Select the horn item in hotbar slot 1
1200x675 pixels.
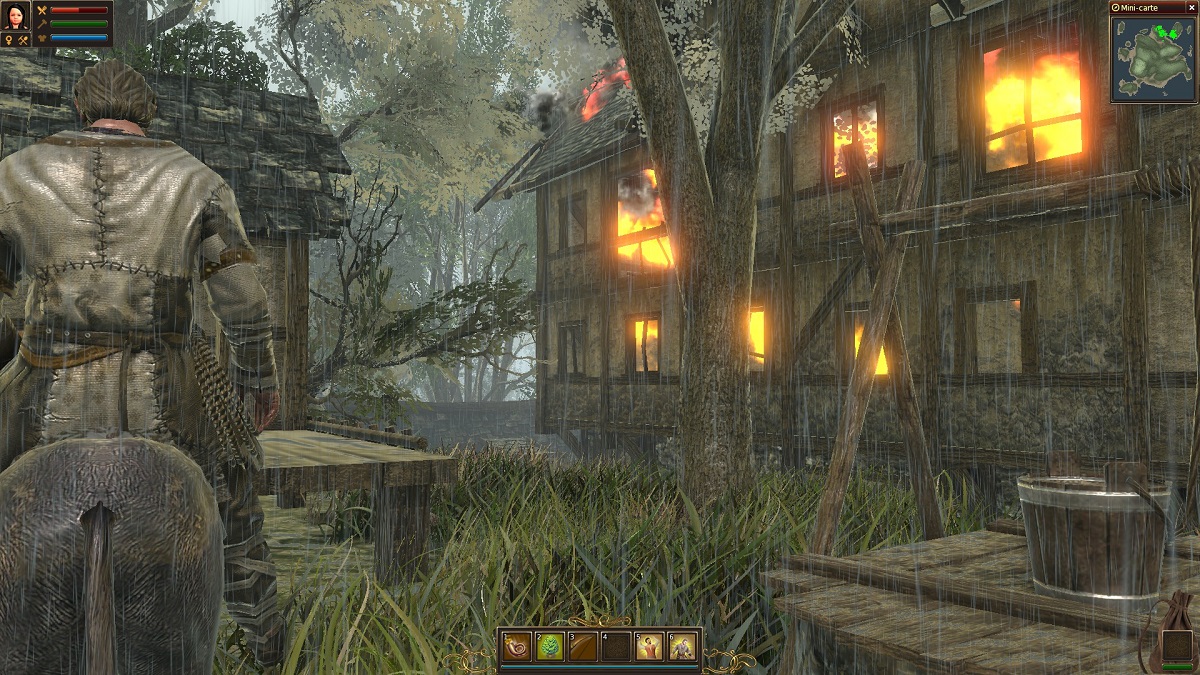click(x=517, y=647)
